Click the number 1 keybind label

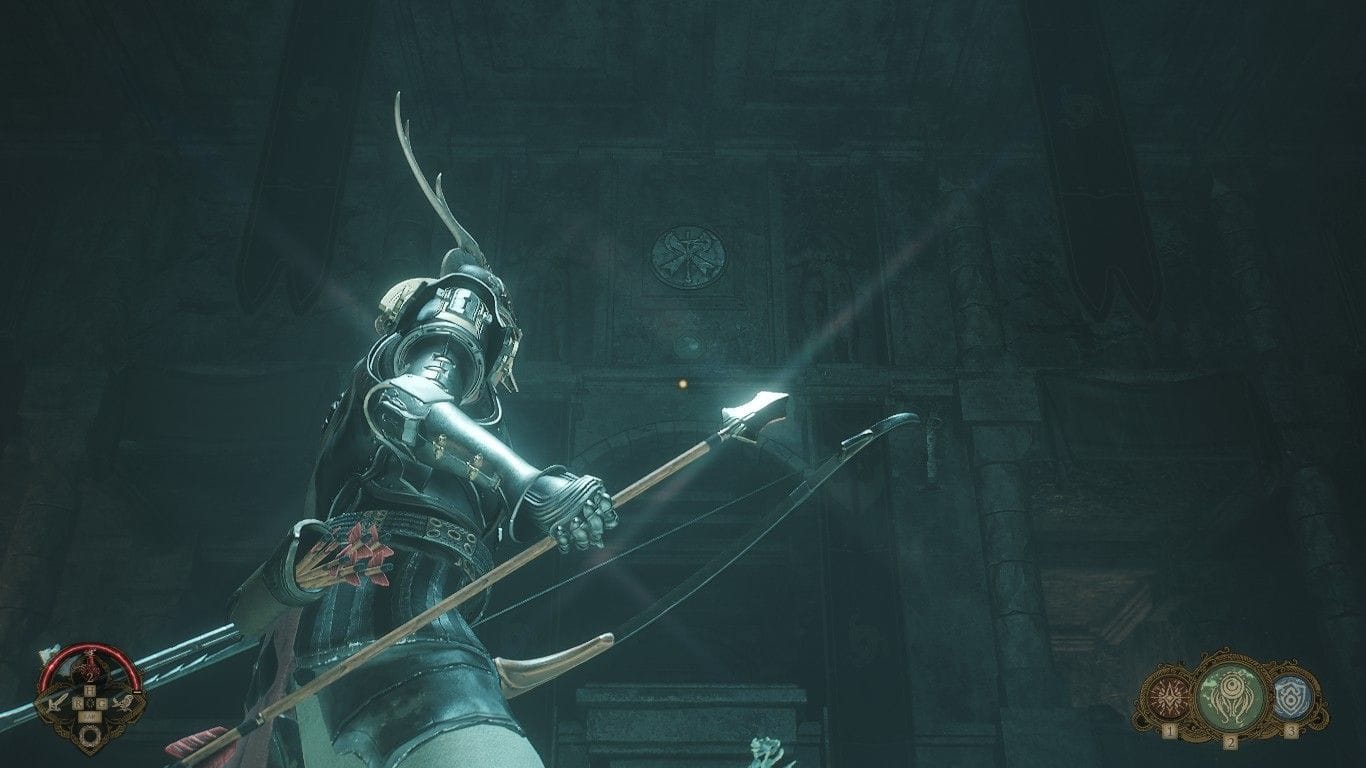coord(1170,731)
